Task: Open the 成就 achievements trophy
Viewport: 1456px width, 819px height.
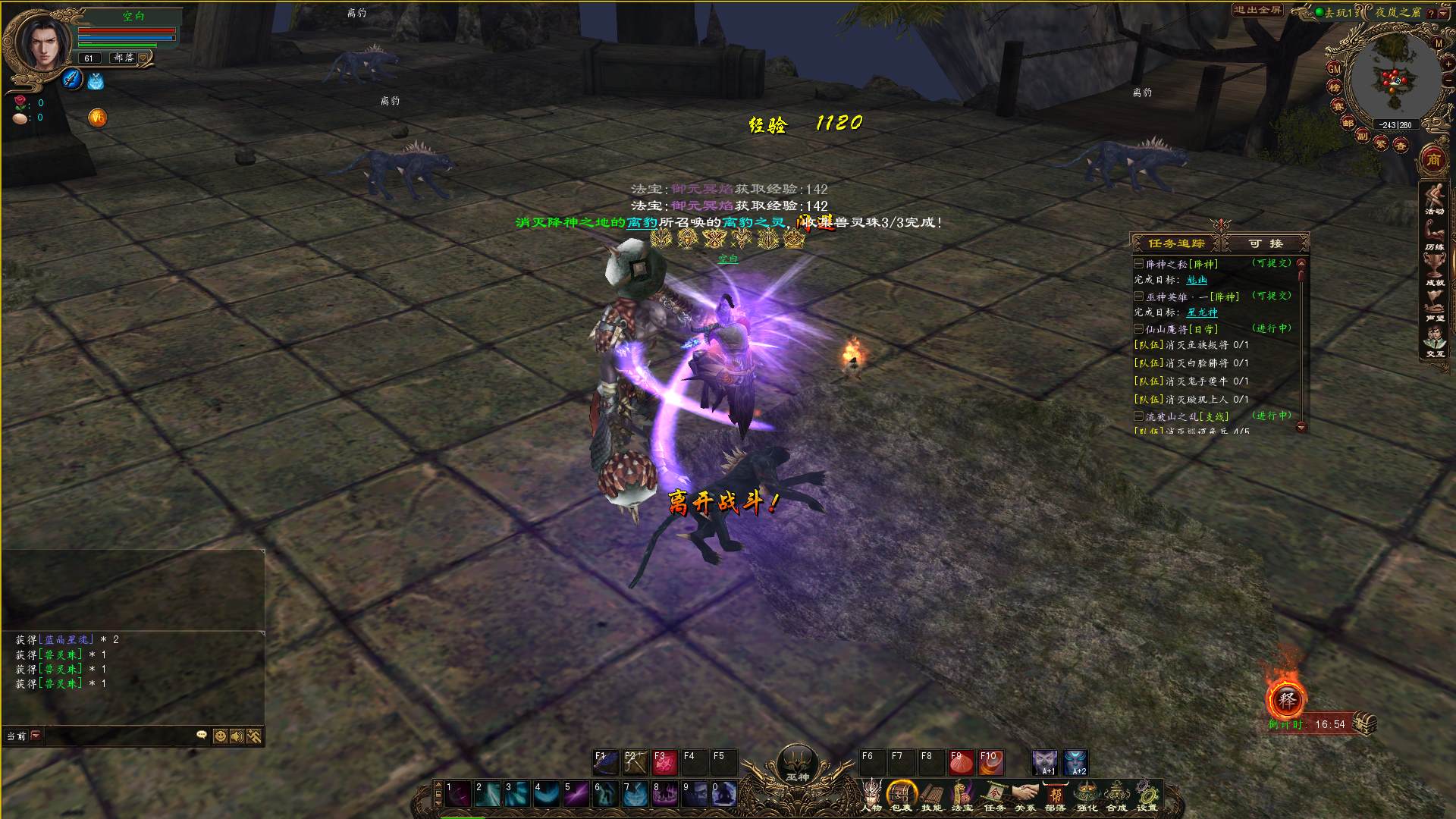Action: pos(1434,268)
